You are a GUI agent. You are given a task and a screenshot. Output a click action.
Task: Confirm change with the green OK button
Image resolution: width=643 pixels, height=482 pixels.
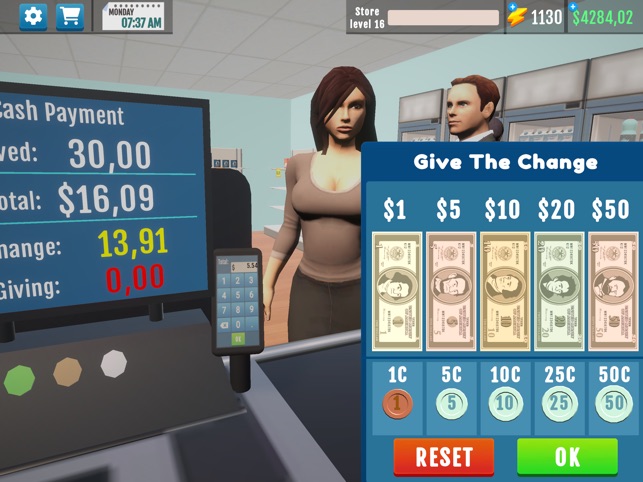click(567, 457)
